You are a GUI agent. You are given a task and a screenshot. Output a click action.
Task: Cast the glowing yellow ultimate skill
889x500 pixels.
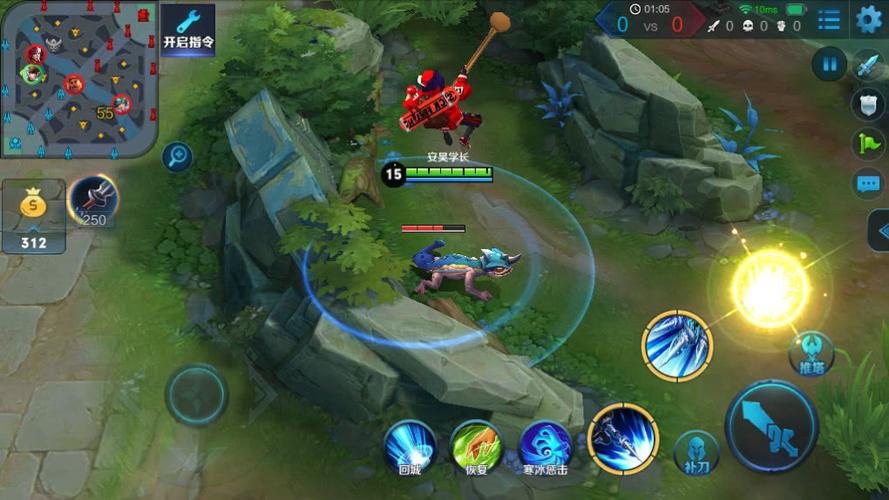pyautogui.click(x=769, y=288)
